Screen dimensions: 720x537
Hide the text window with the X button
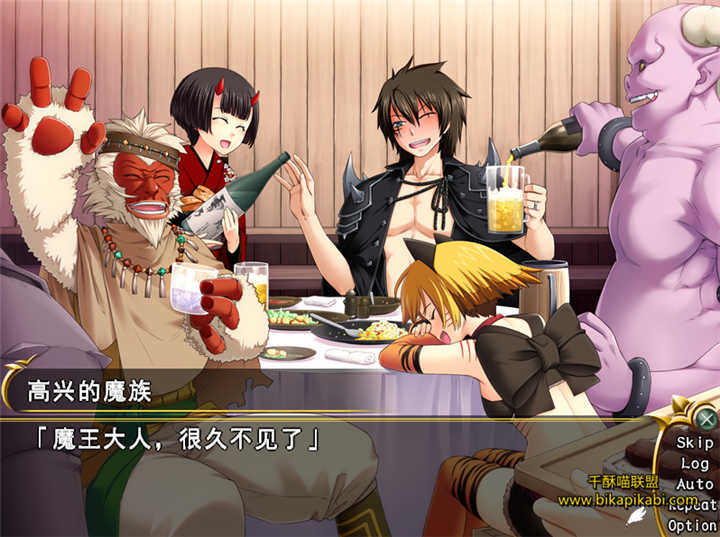706,419
